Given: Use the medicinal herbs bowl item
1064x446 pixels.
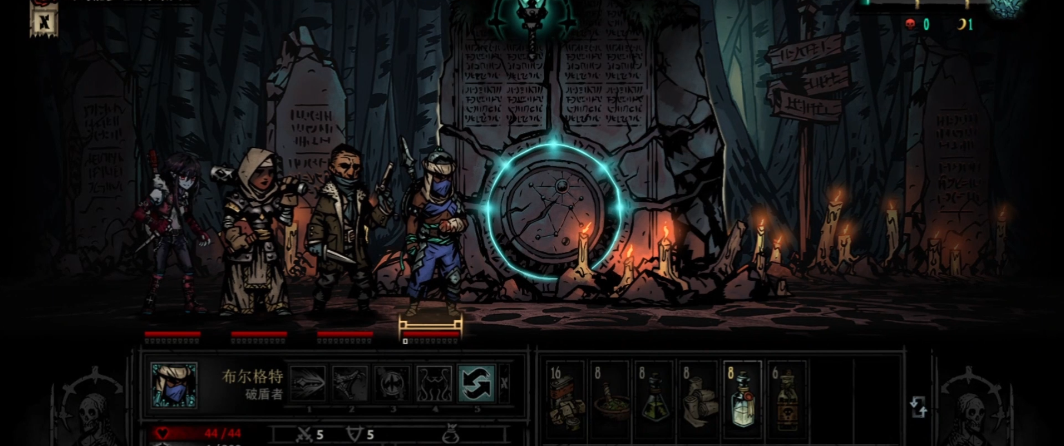Looking at the screenshot, I should [x=610, y=396].
